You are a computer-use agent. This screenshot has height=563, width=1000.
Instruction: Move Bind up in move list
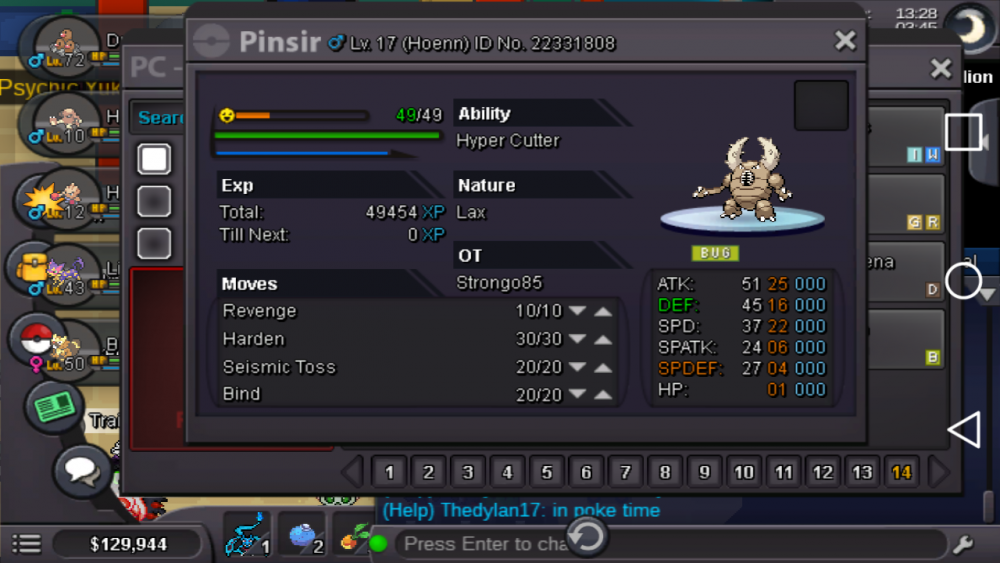[603, 395]
